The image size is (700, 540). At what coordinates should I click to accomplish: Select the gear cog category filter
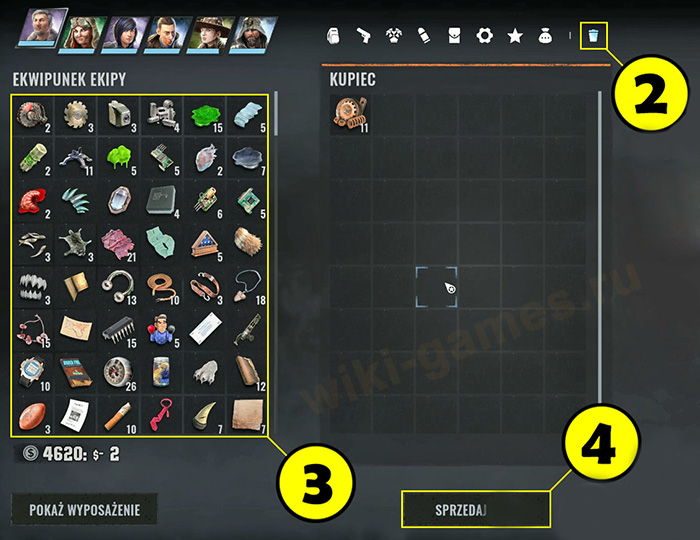[x=485, y=36]
